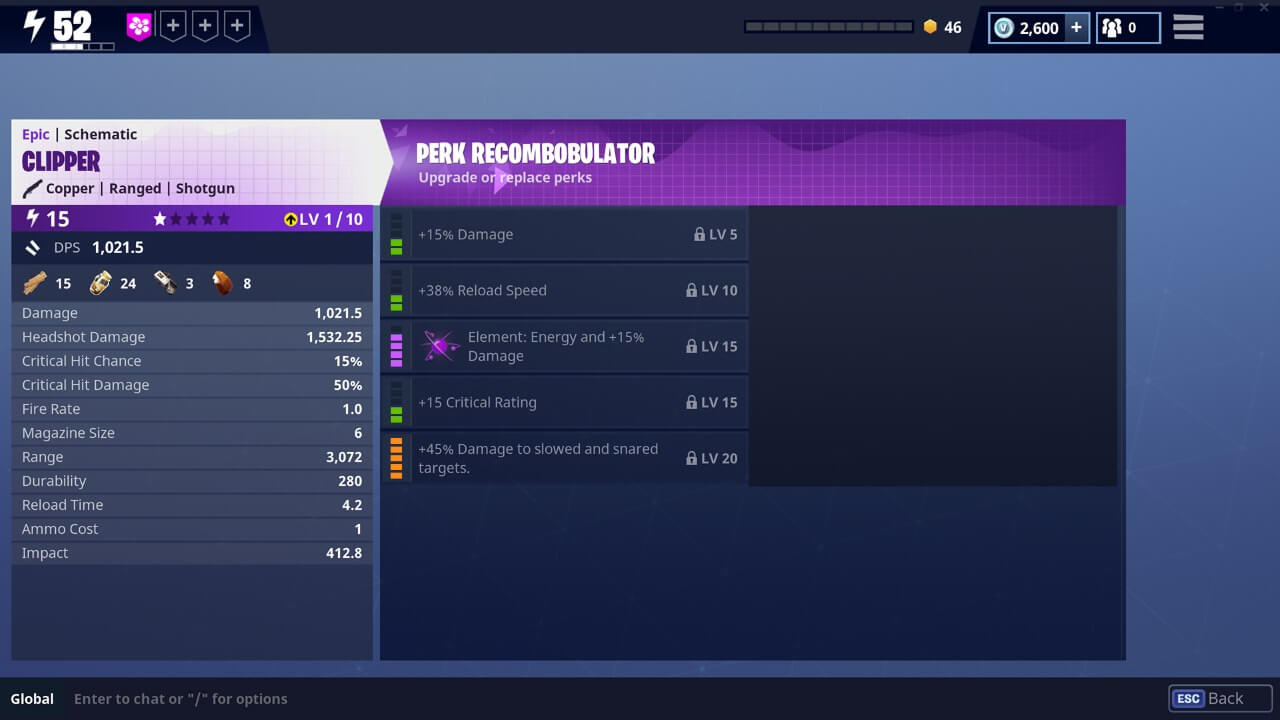
Task: Click the ESC Back button
Action: (1219, 698)
